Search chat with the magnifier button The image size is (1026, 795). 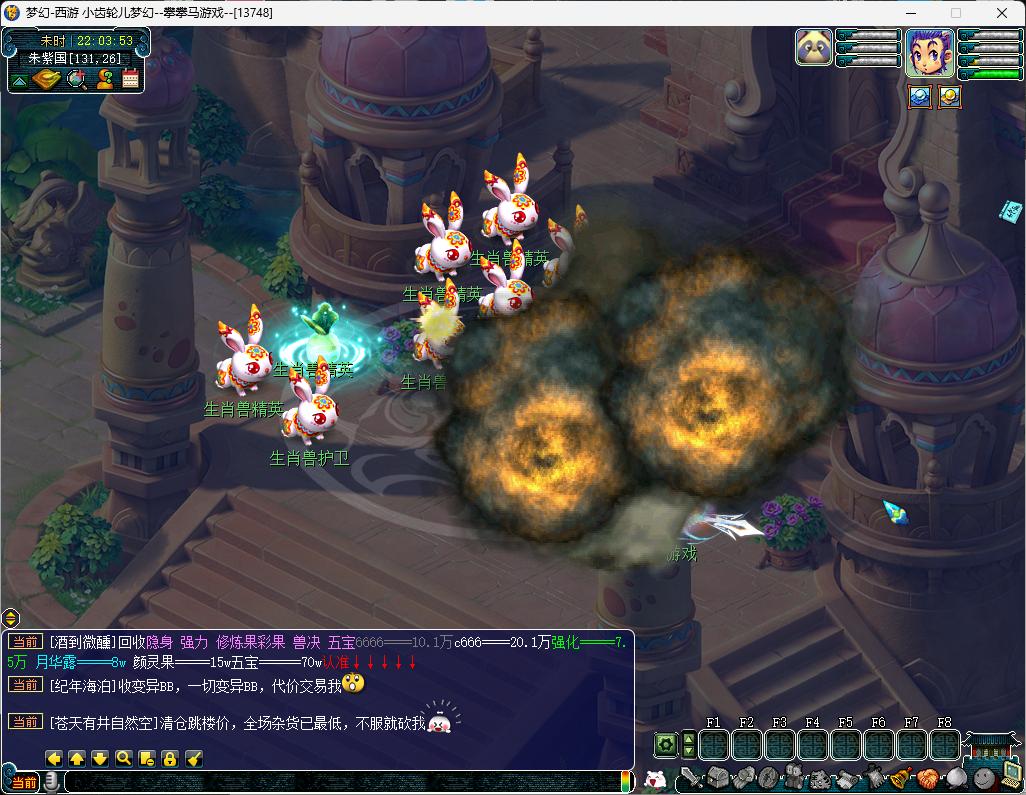pyautogui.click(x=123, y=759)
